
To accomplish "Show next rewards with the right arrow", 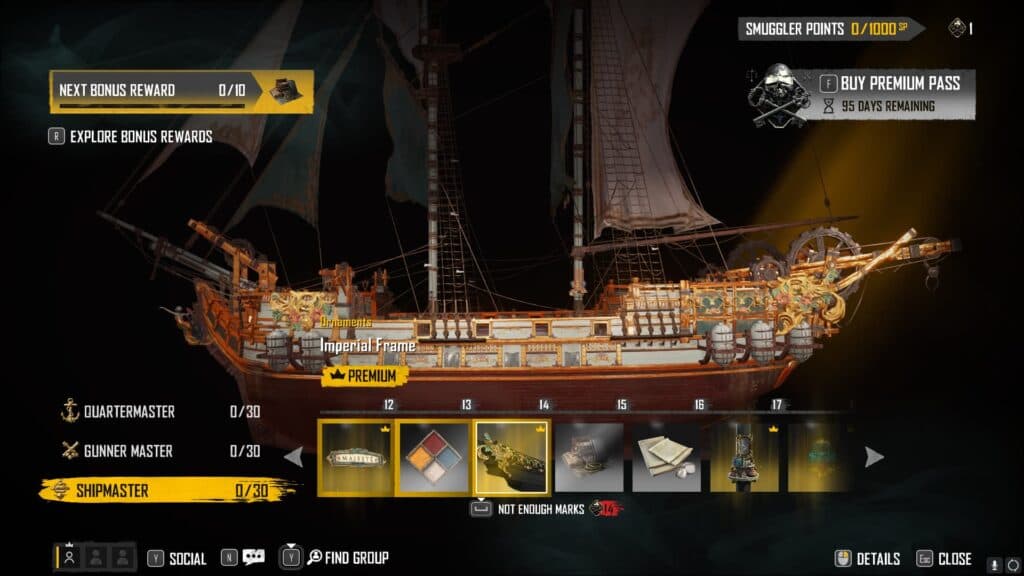I will point(874,457).
